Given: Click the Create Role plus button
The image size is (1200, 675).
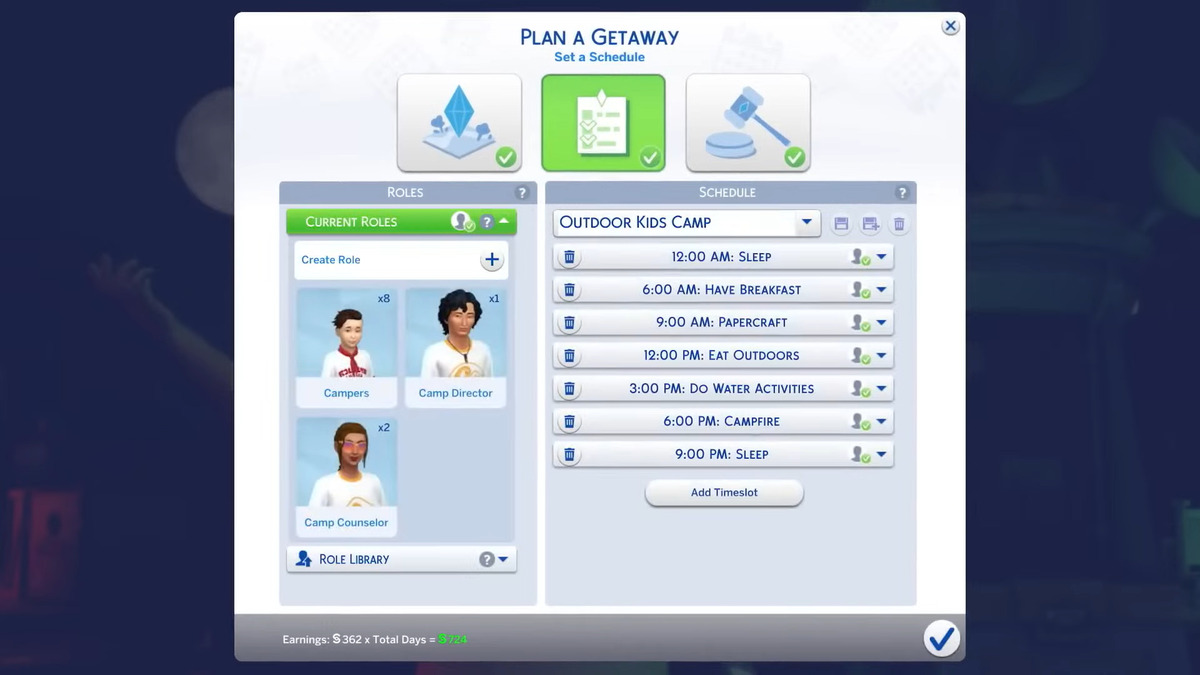Looking at the screenshot, I should pyautogui.click(x=491, y=260).
